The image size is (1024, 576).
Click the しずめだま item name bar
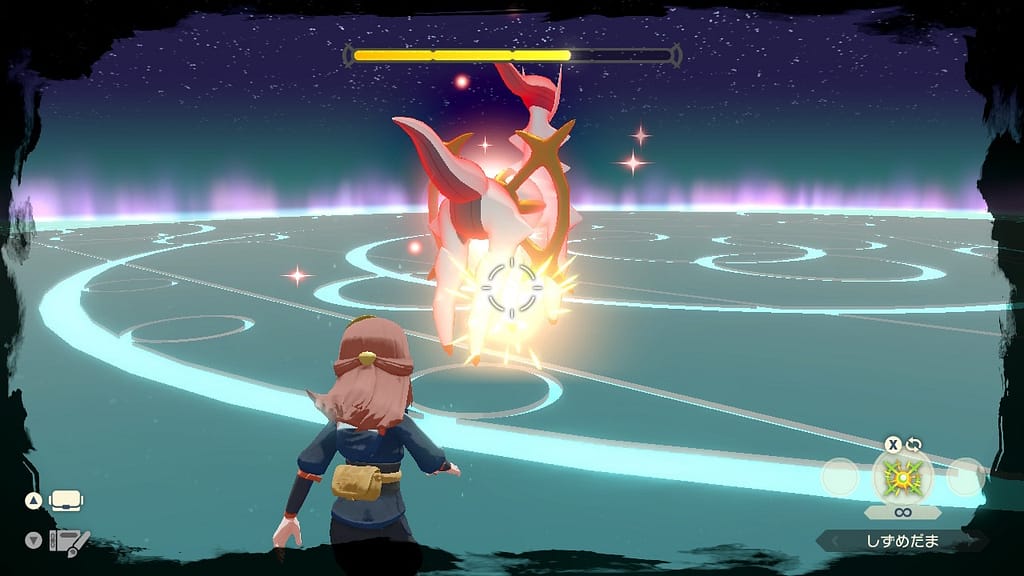click(903, 541)
